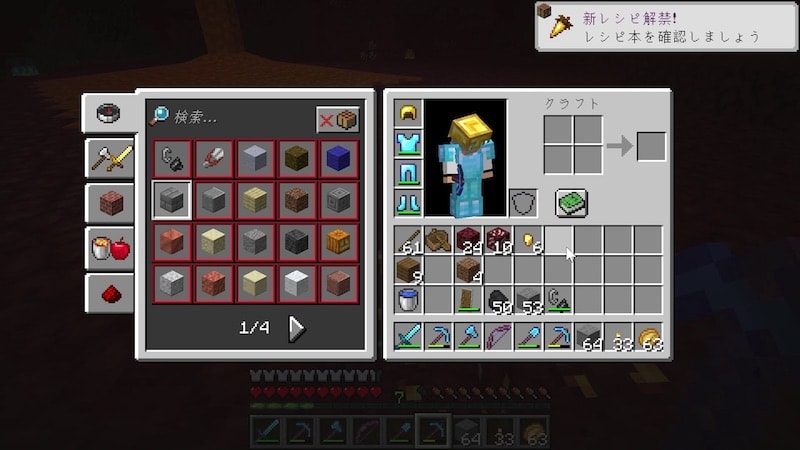This screenshot has height=450, width=800.
Task: Pick up the water bucket from inventory
Action: 408,298
